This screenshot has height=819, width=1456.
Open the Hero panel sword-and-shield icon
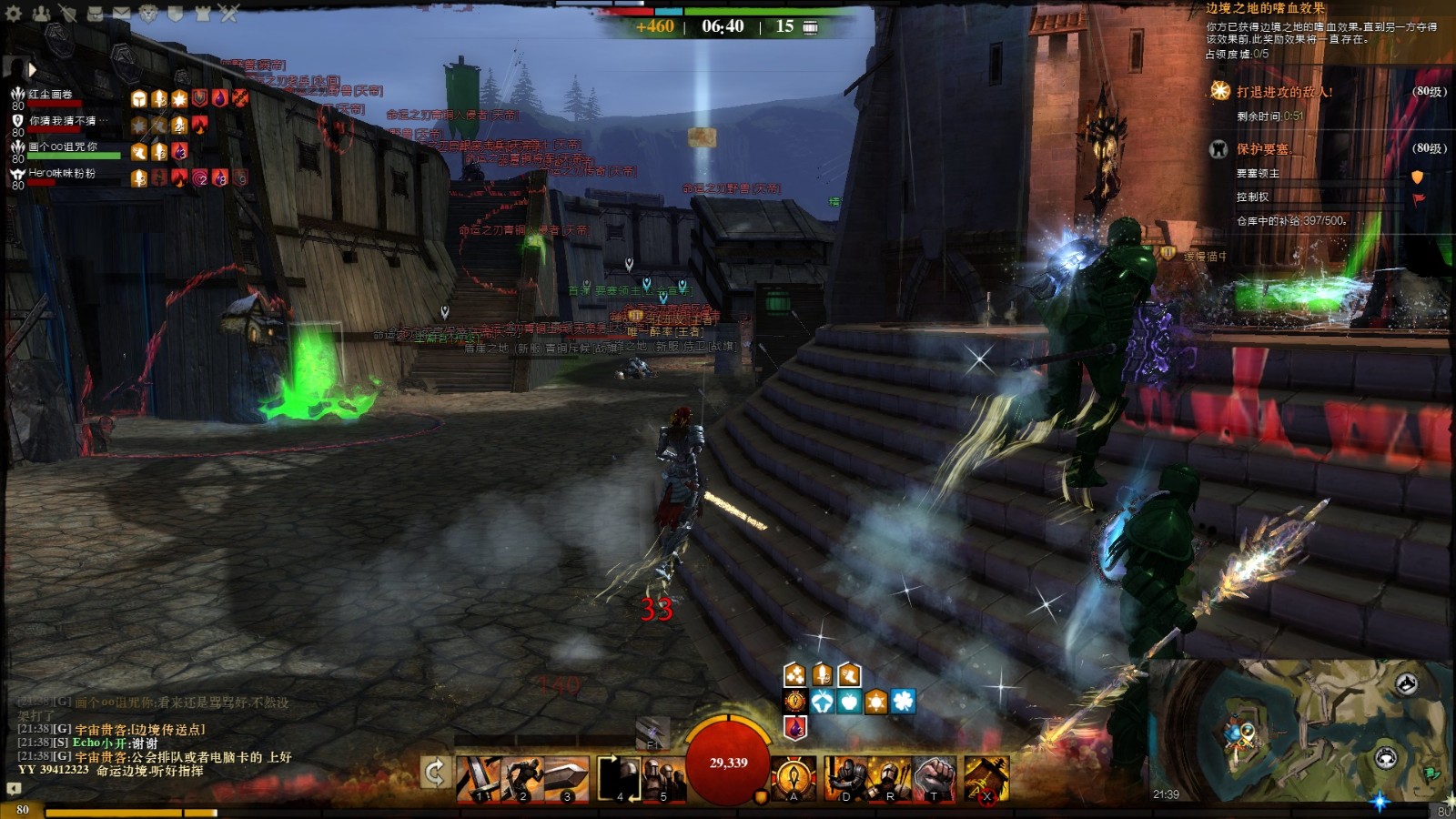pos(68,14)
